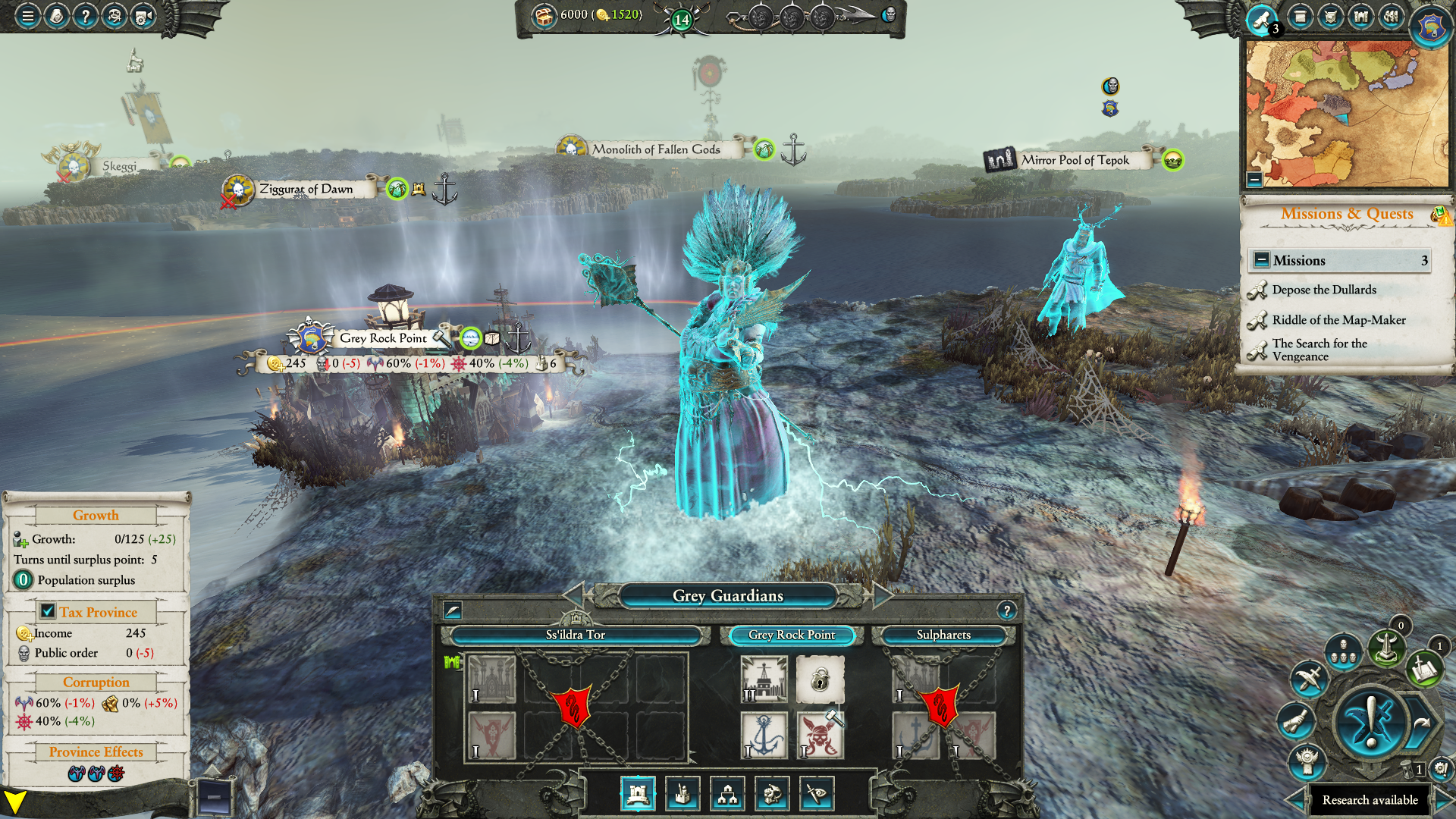
Task: Collapse the Missions list in Missions & Quests
Action: [1262, 260]
